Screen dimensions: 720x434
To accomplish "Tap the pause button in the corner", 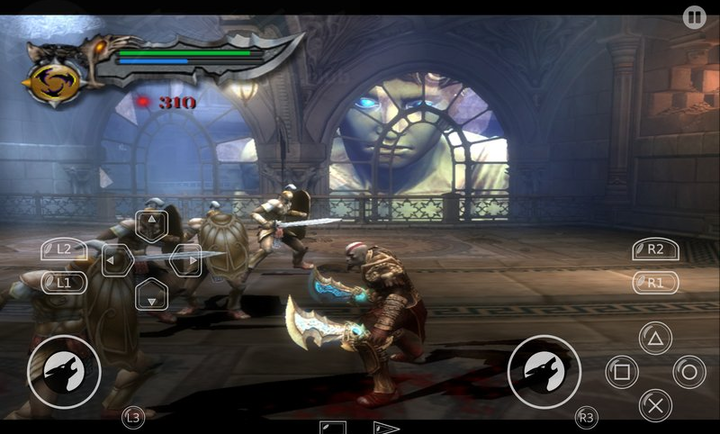I will [694, 16].
